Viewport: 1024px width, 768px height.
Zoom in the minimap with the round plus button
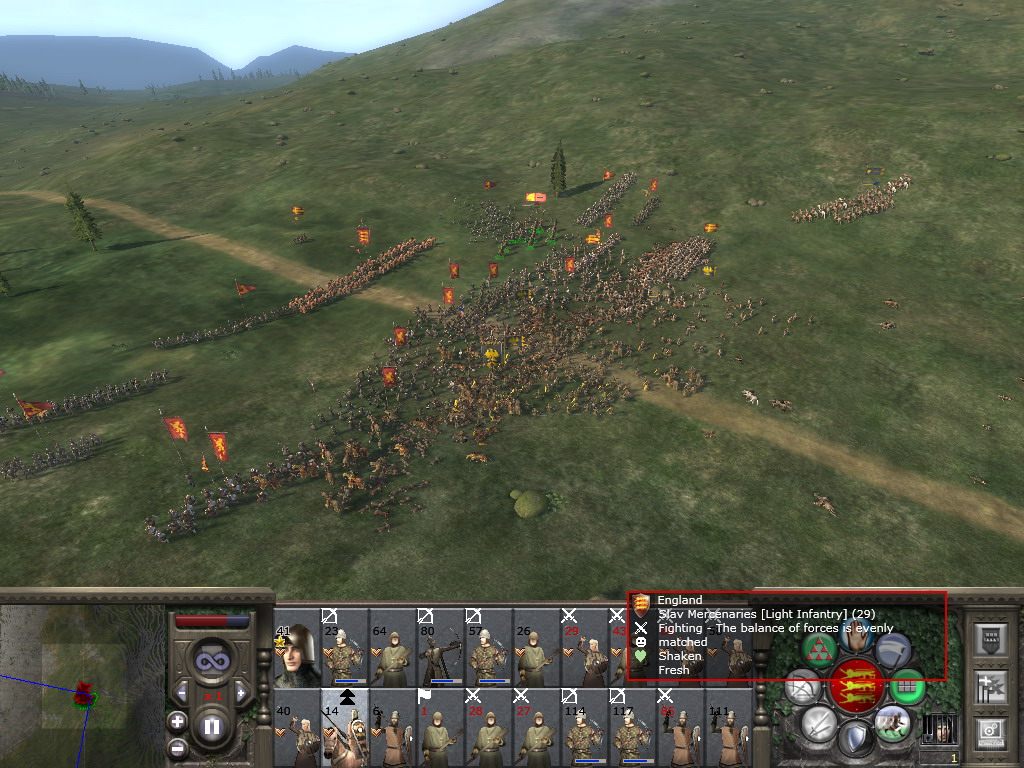click(x=177, y=721)
